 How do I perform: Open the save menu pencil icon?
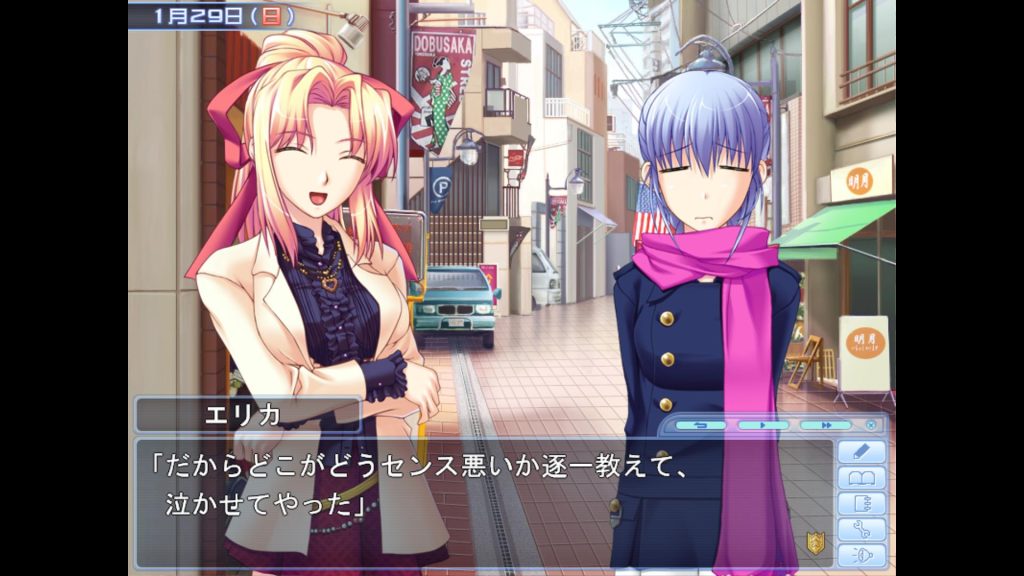861,452
